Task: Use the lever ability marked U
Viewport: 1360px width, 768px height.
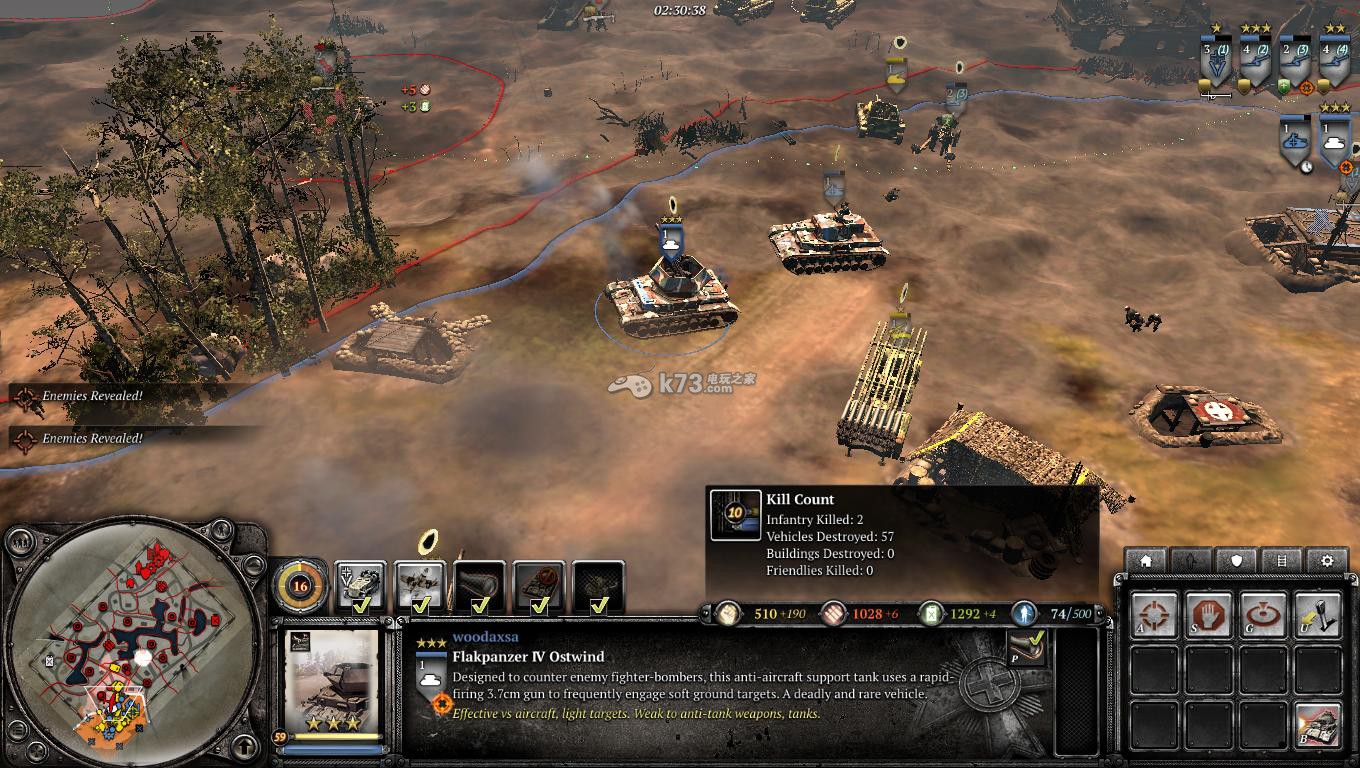Action: [x=1317, y=615]
